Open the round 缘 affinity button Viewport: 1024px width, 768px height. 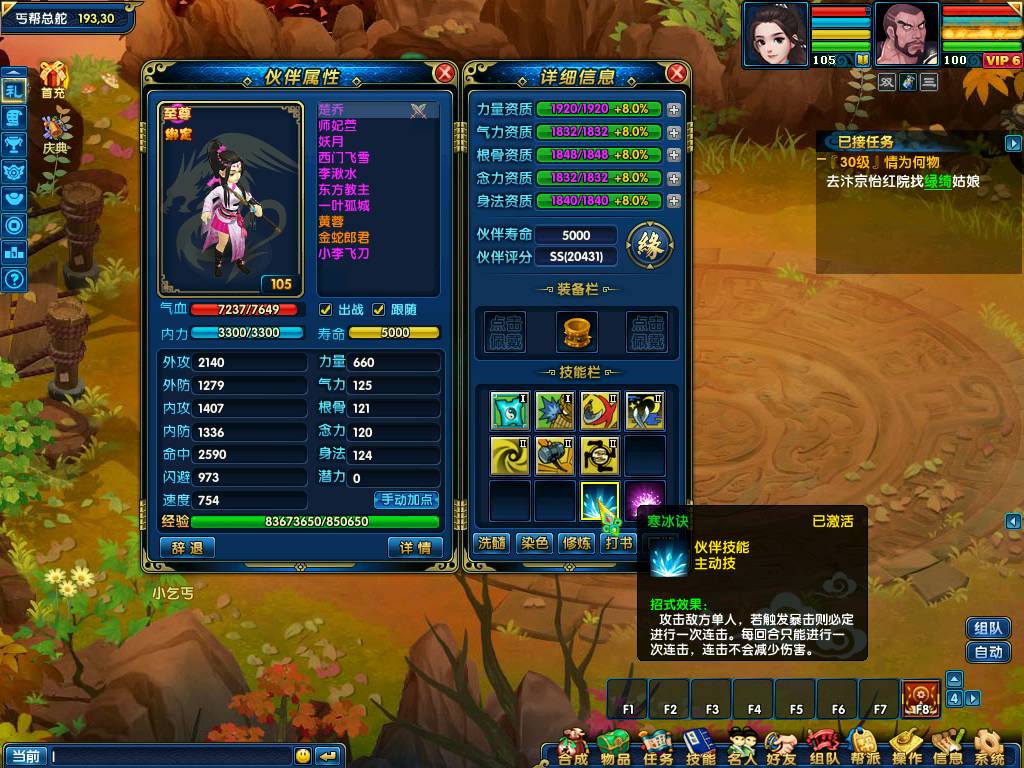650,245
